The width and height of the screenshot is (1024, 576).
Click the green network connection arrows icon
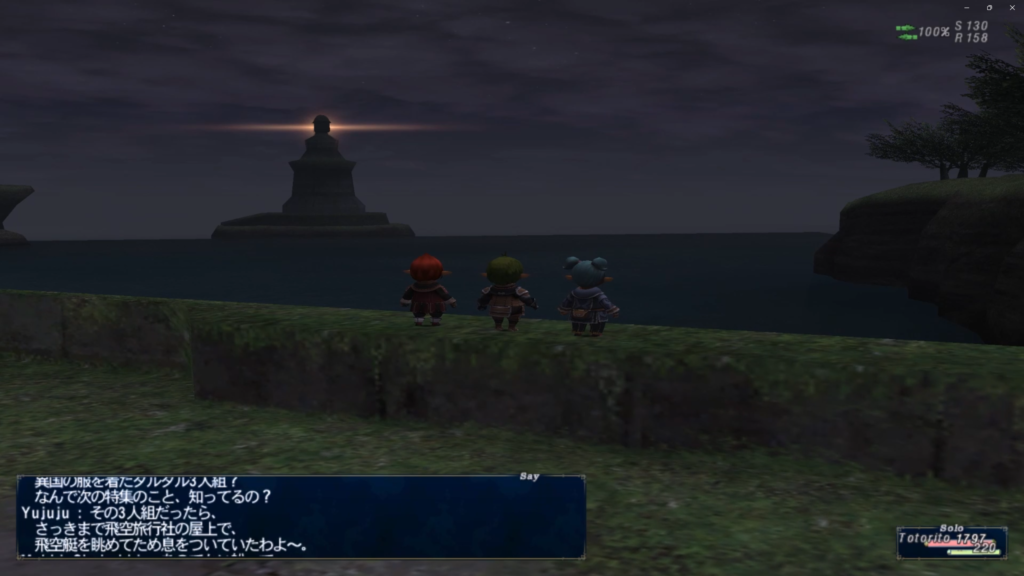906,32
